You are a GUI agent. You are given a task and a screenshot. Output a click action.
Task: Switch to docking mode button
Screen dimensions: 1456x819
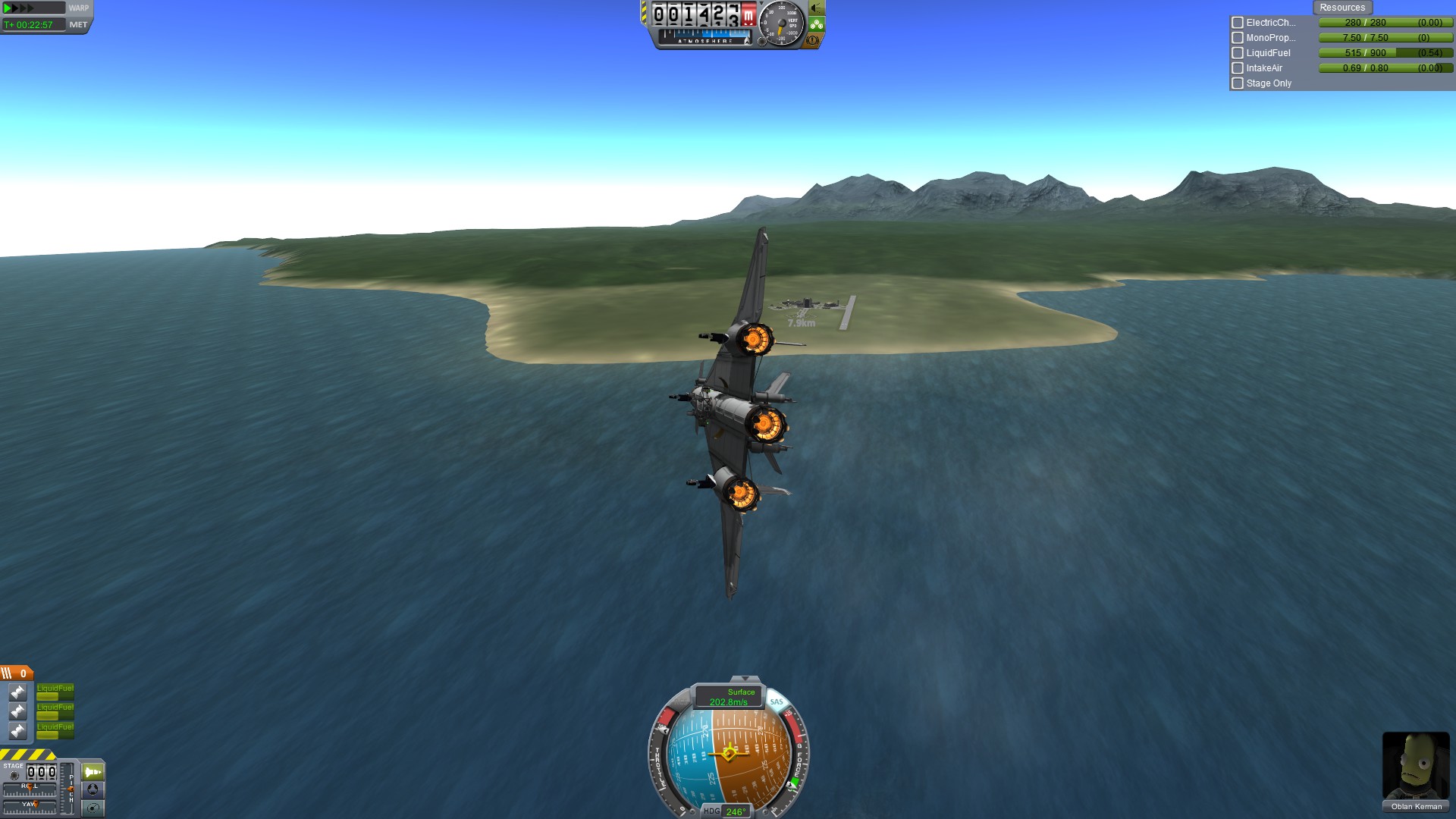click(93, 789)
